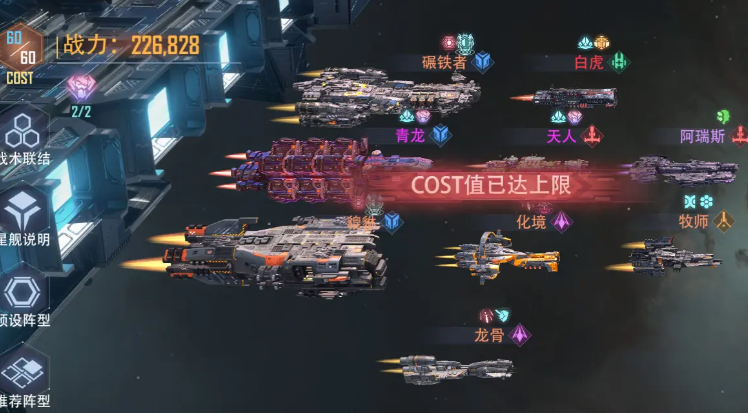Select the orange 化境 ship

click(x=503, y=254)
